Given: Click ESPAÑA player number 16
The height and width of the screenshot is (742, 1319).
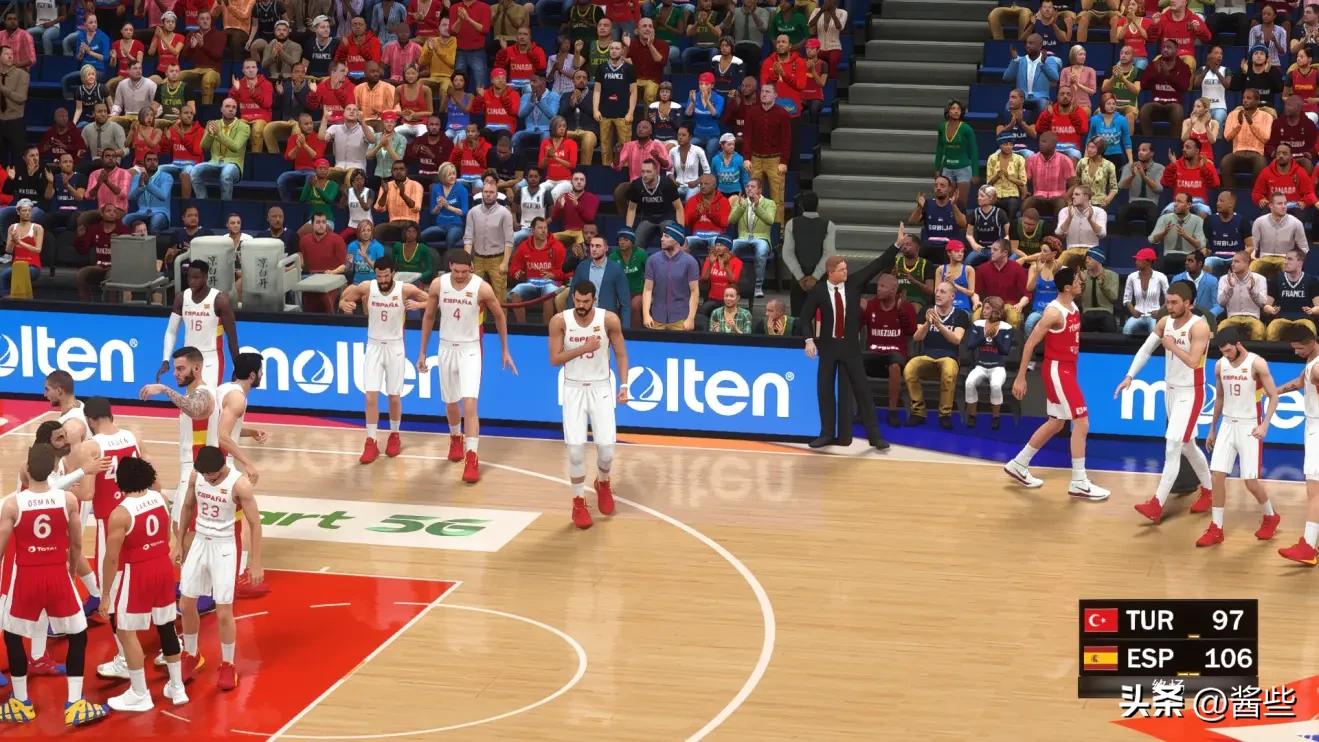Looking at the screenshot, I should 196,324.
